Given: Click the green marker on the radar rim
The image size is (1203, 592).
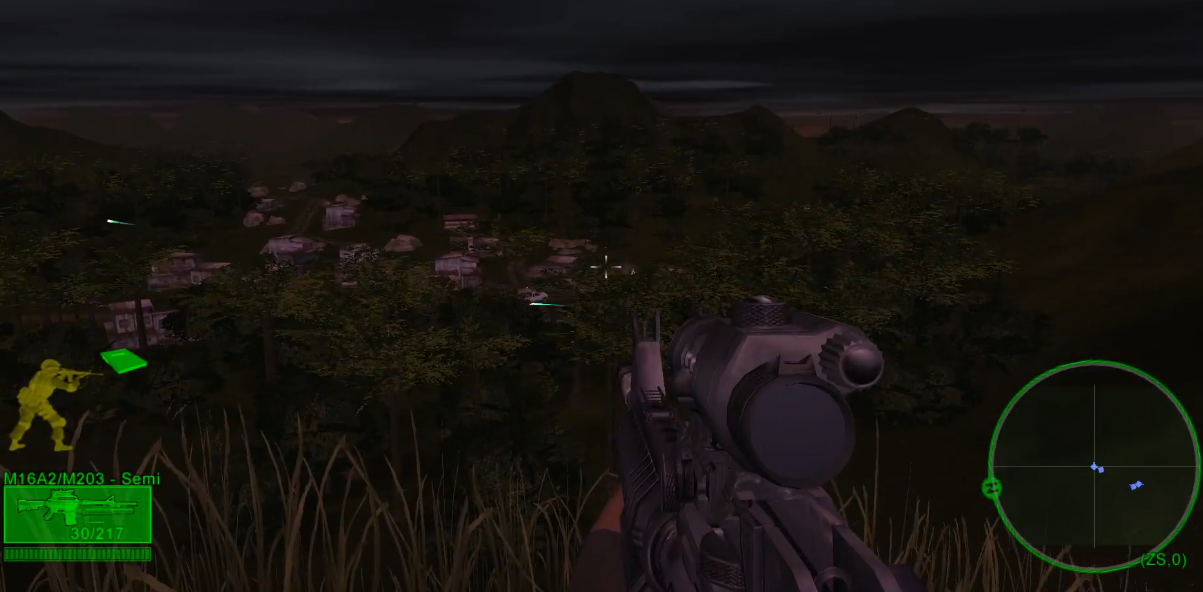Looking at the screenshot, I should (x=992, y=488).
